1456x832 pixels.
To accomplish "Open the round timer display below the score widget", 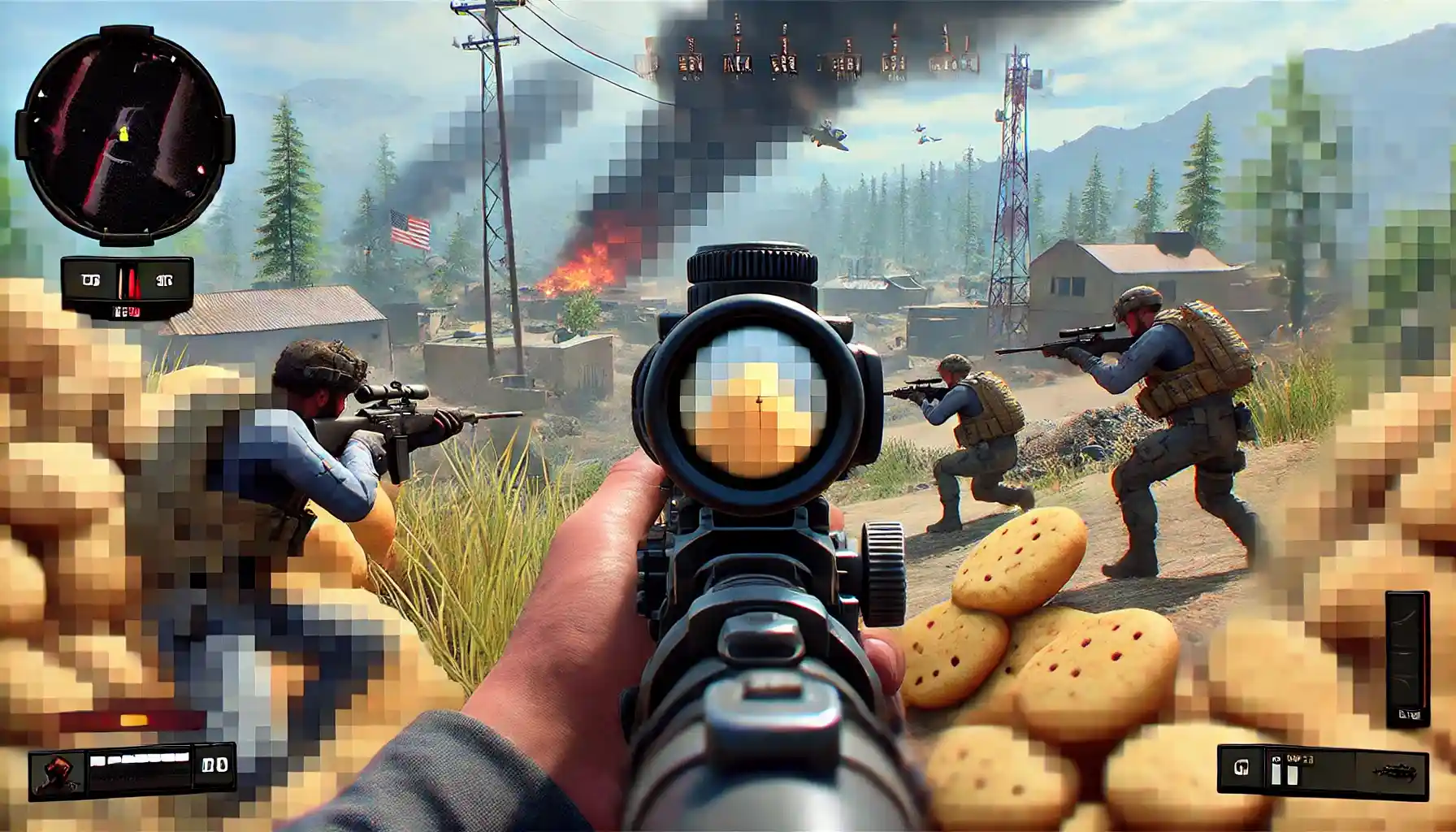I will 126,313.
